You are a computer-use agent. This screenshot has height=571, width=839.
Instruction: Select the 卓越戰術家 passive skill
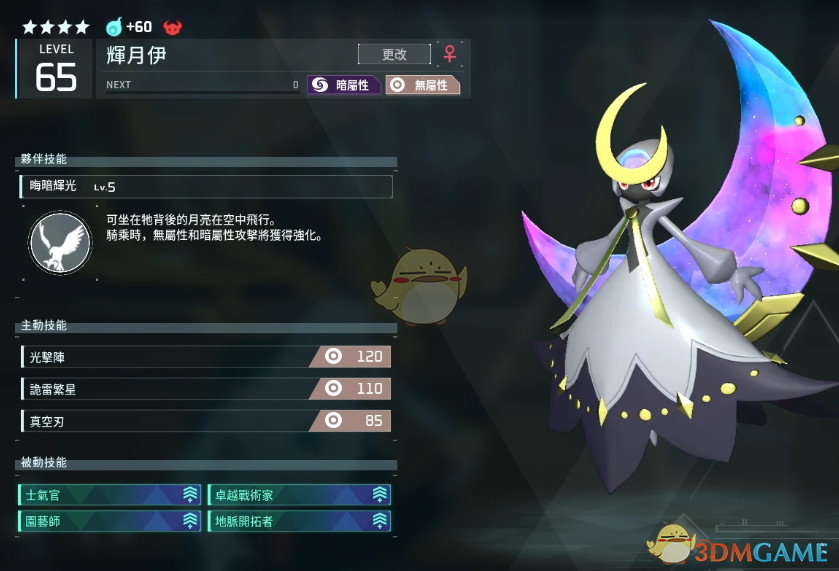(x=299, y=494)
